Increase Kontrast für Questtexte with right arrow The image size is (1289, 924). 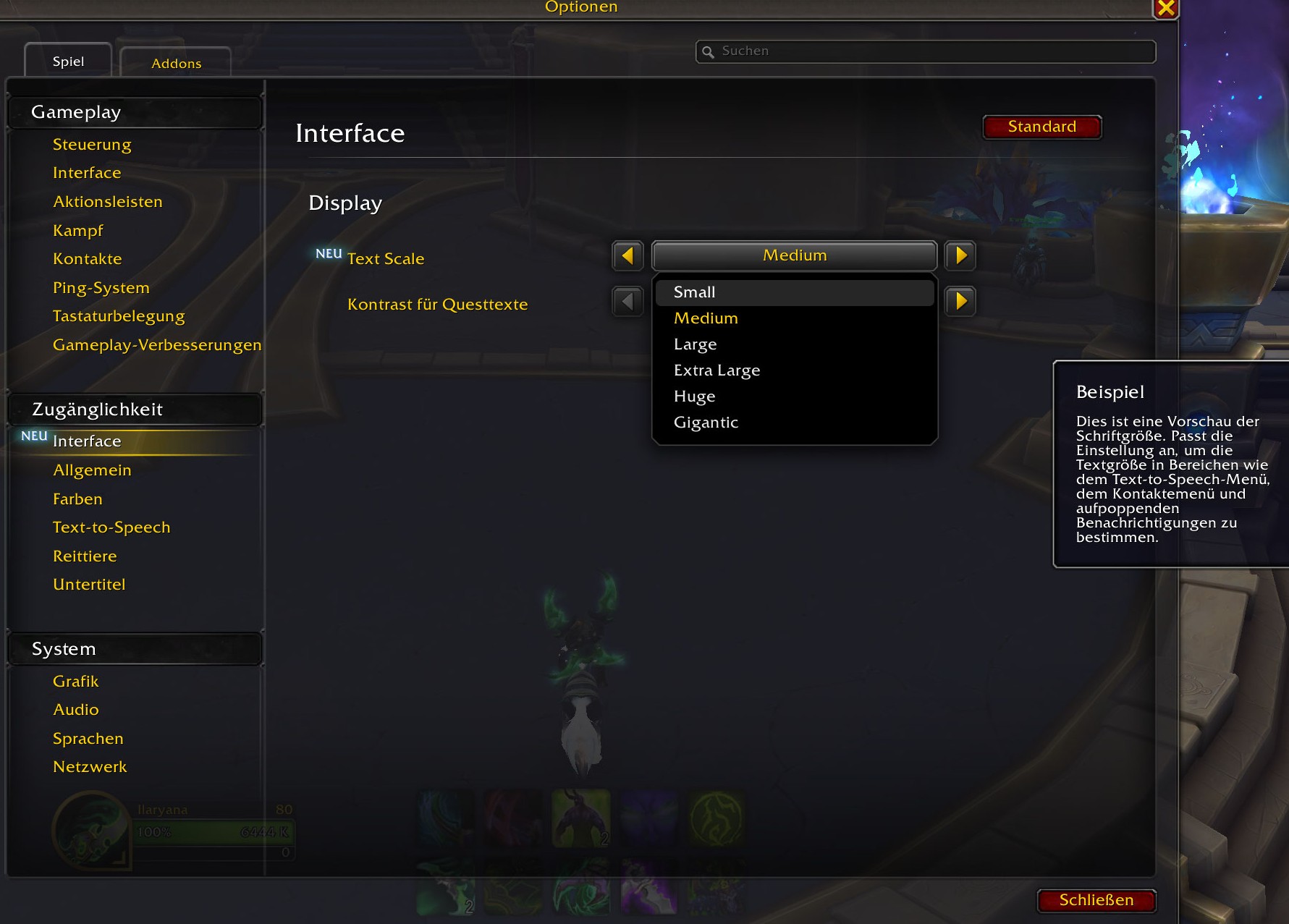click(960, 301)
